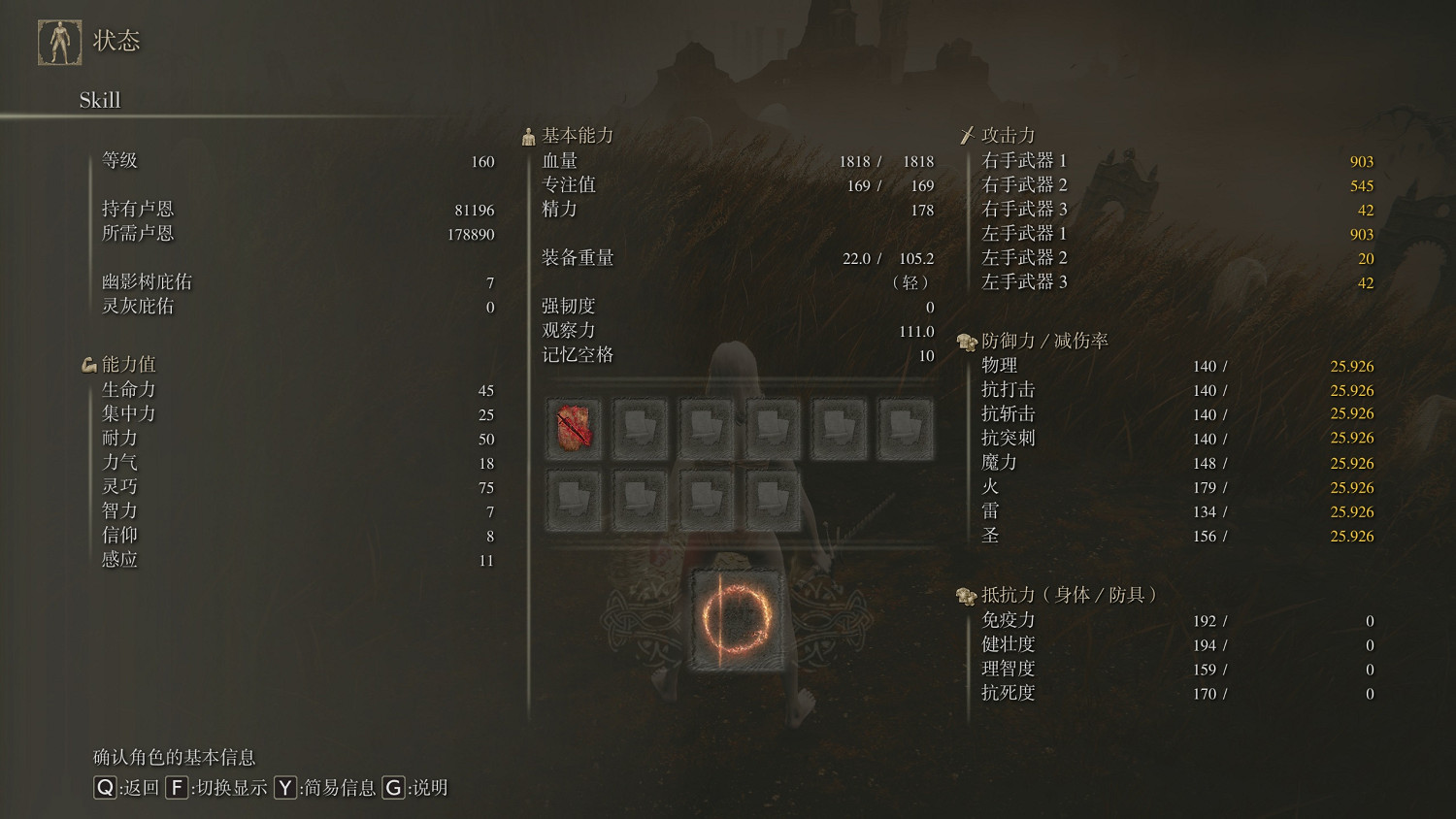Click the icon next to 抵抗力（身体／防具）

tap(966, 596)
